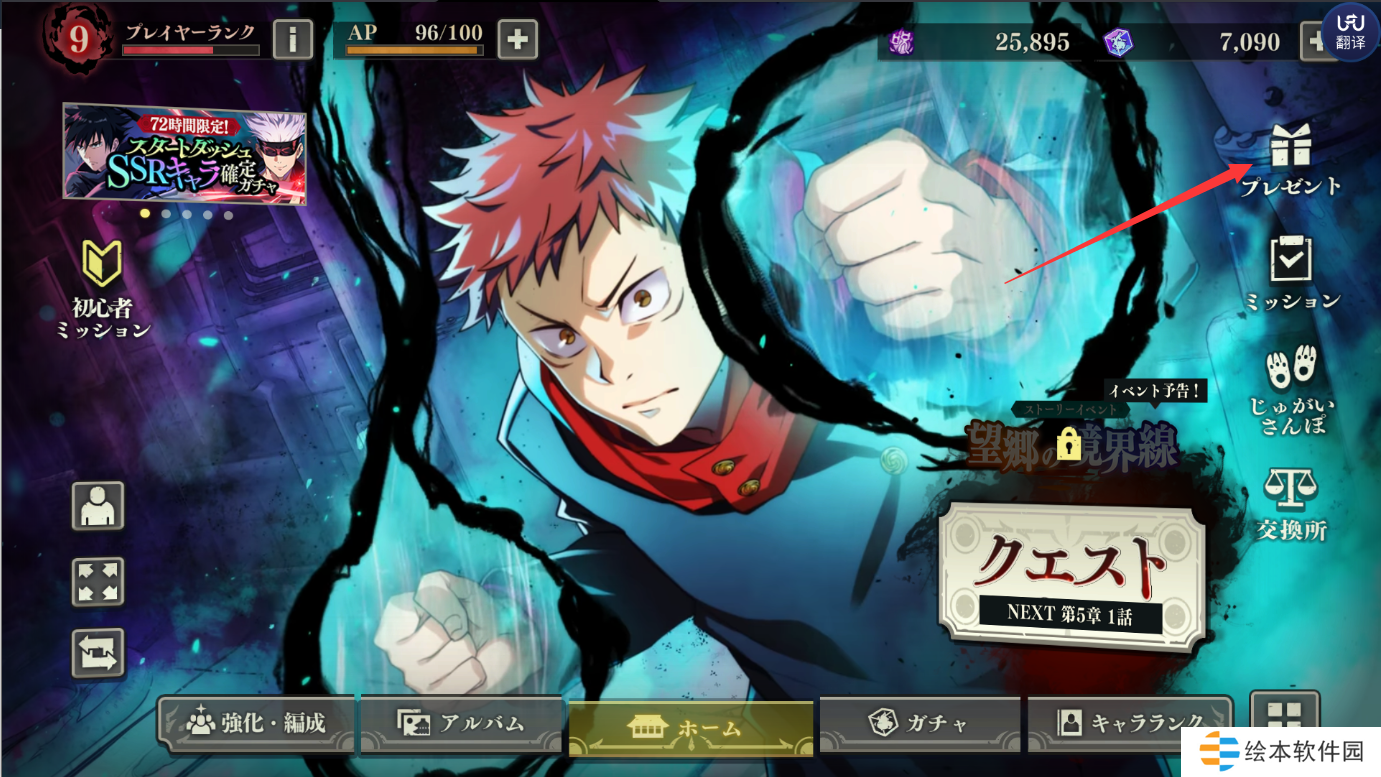Click the swap arrows button
This screenshot has height=777, width=1381.
98,653
